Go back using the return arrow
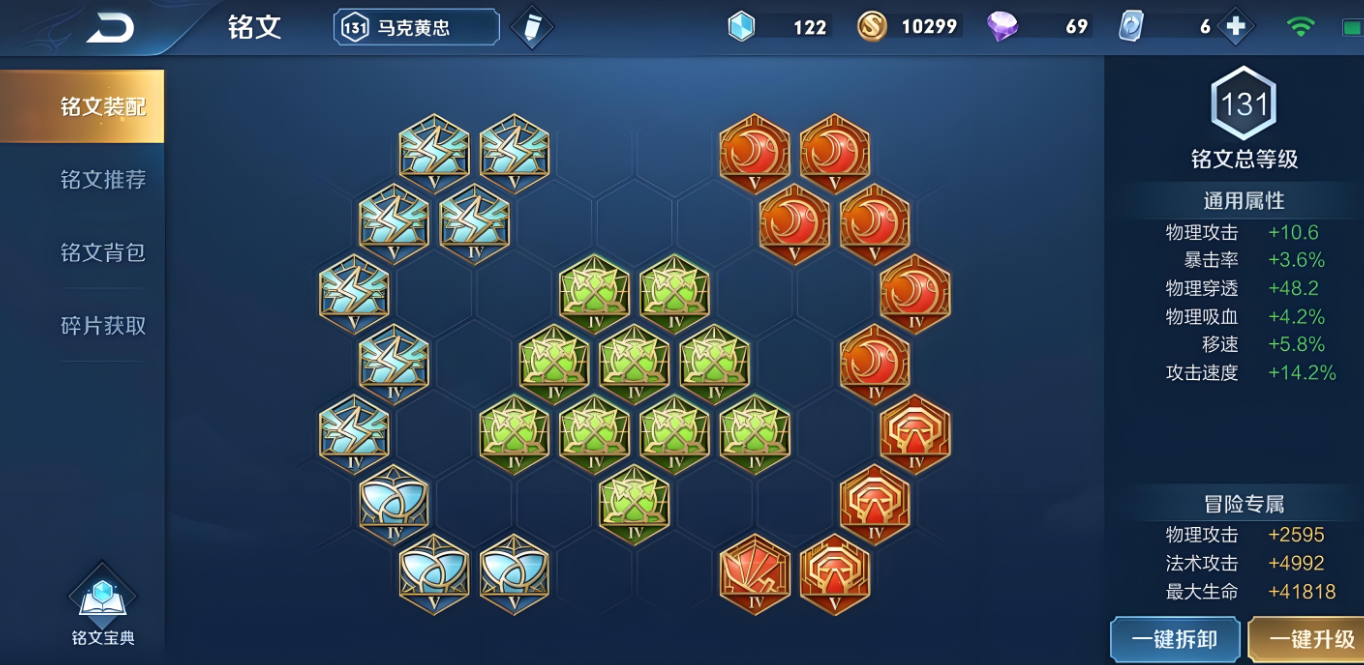This screenshot has width=1364, height=665. tap(109, 28)
